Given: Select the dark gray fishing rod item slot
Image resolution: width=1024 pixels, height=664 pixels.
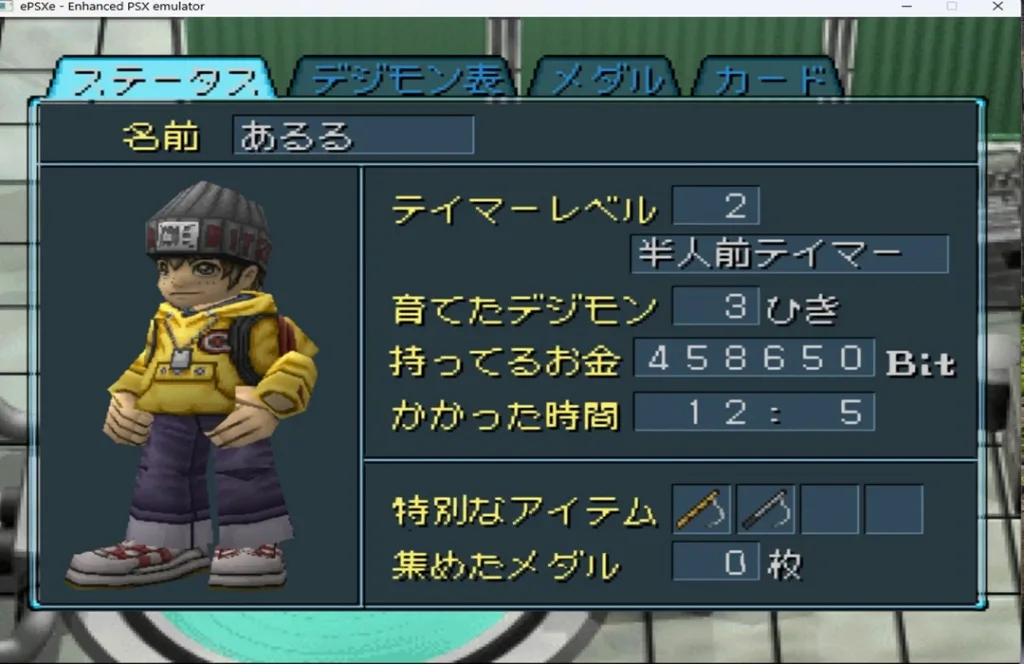Looking at the screenshot, I should tap(766, 509).
